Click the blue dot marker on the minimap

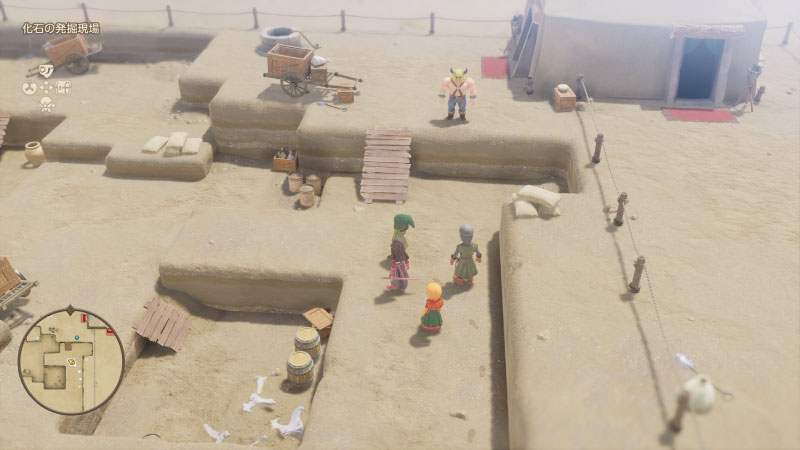click(x=77, y=337)
